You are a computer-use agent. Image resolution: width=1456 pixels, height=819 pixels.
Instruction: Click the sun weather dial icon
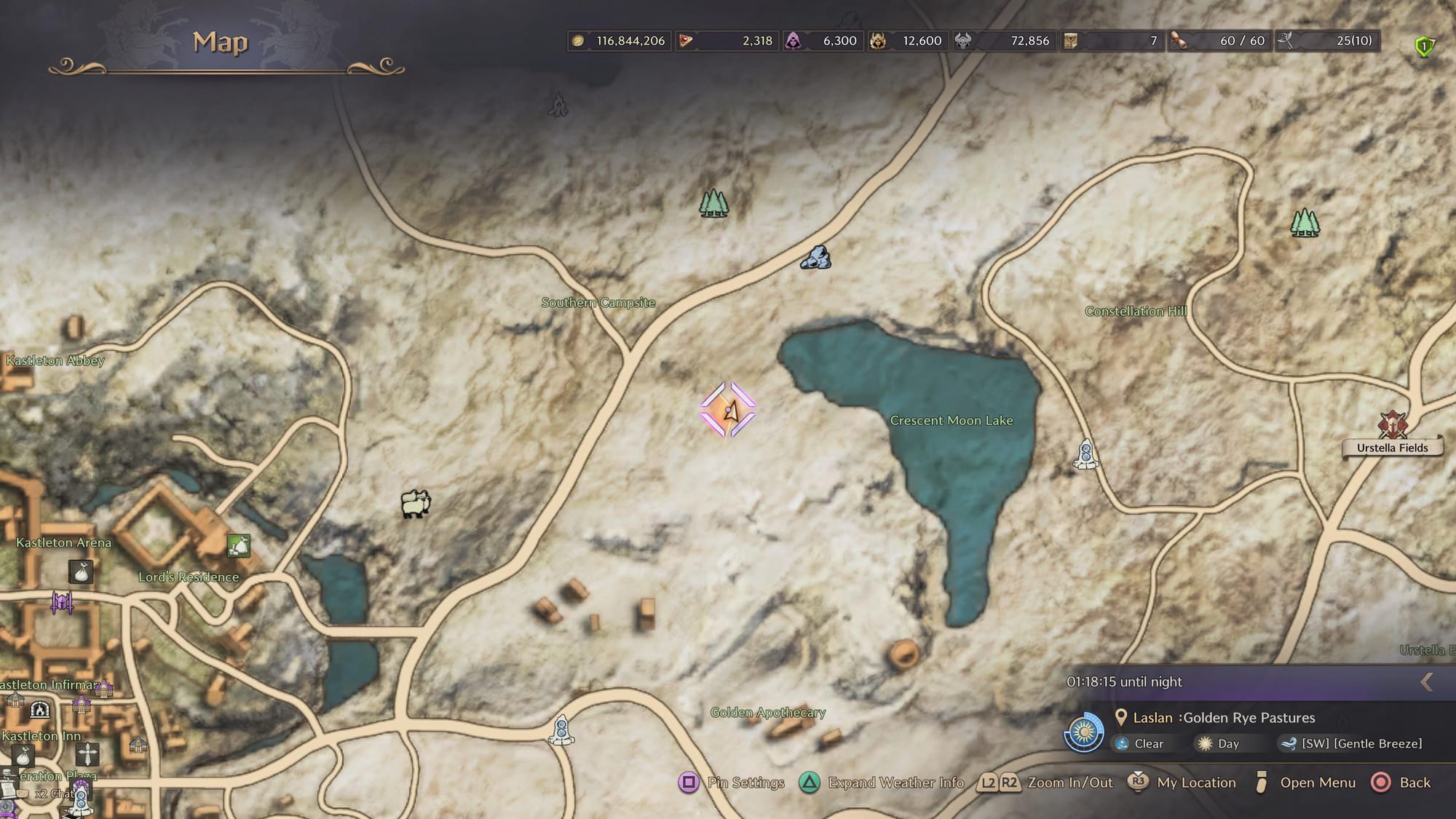[x=1084, y=731]
